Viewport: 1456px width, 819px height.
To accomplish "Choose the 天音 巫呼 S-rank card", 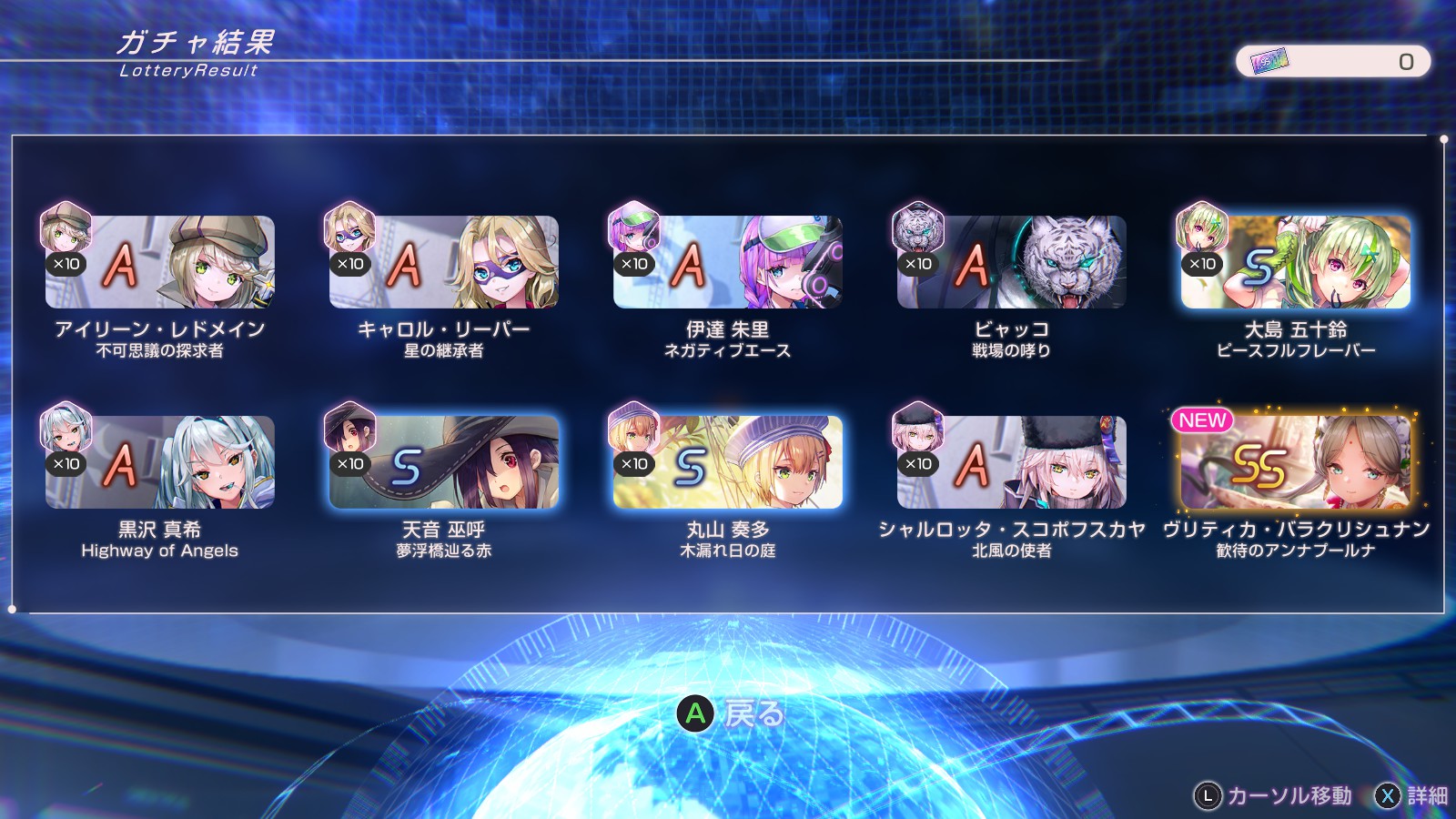I will tap(444, 462).
